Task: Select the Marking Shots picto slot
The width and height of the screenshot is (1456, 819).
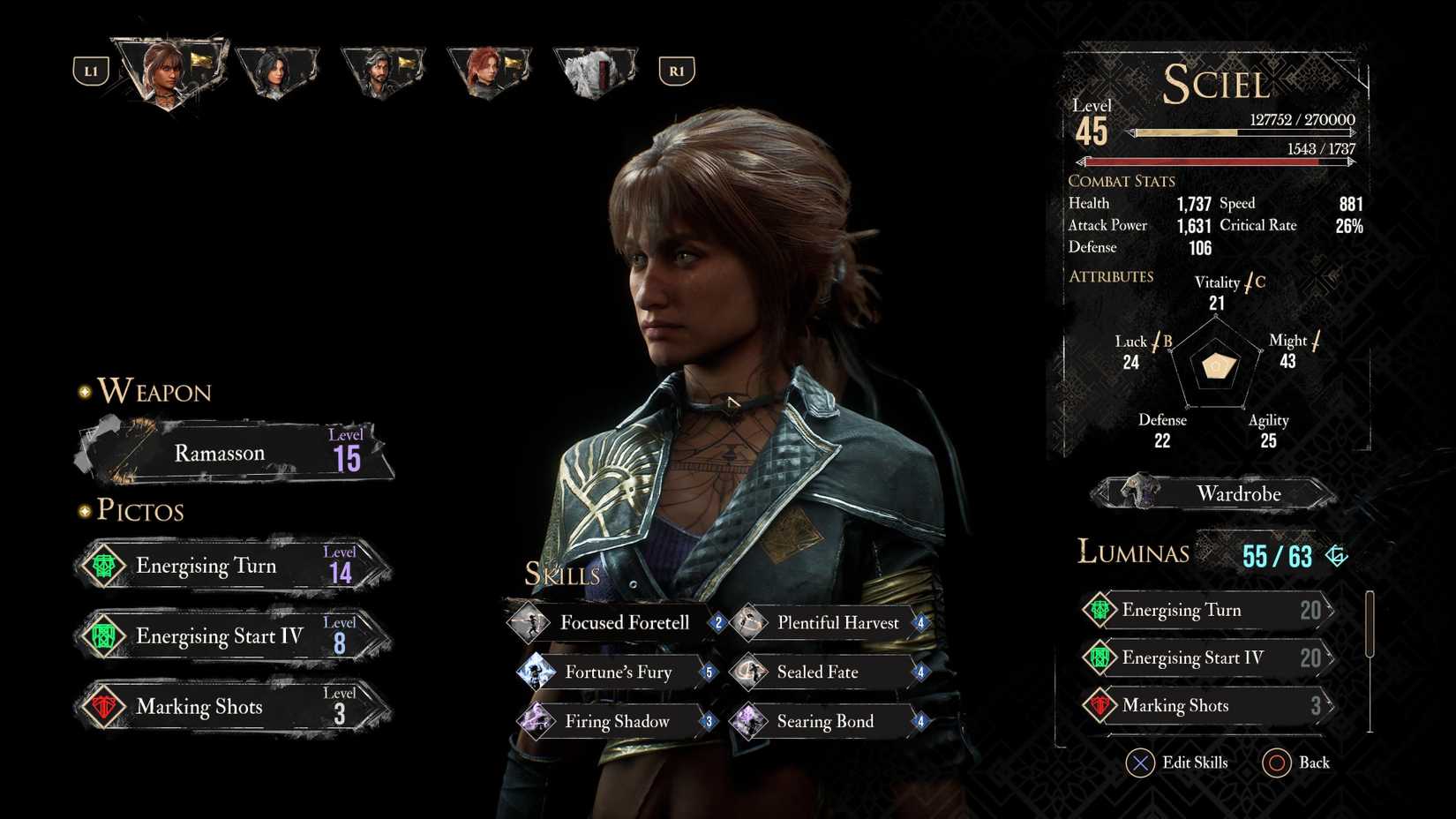Action: (231, 707)
